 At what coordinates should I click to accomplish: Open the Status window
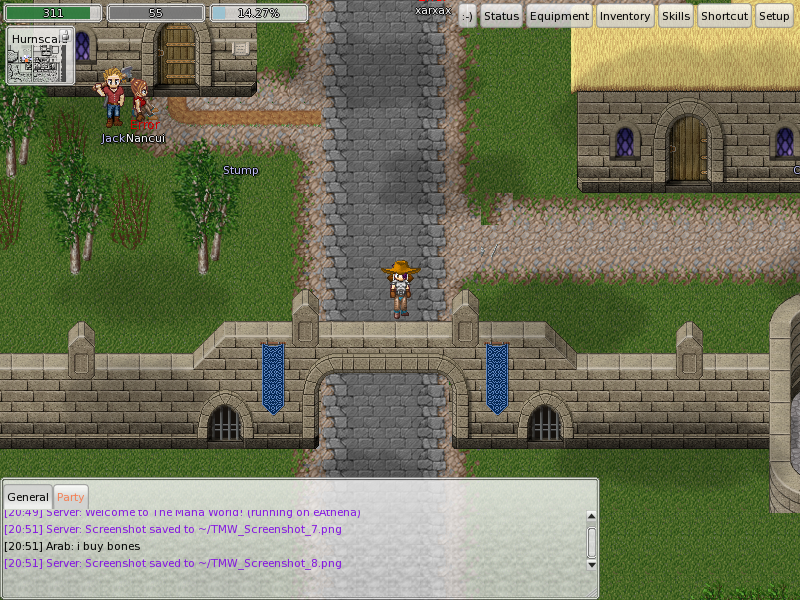point(501,16)
